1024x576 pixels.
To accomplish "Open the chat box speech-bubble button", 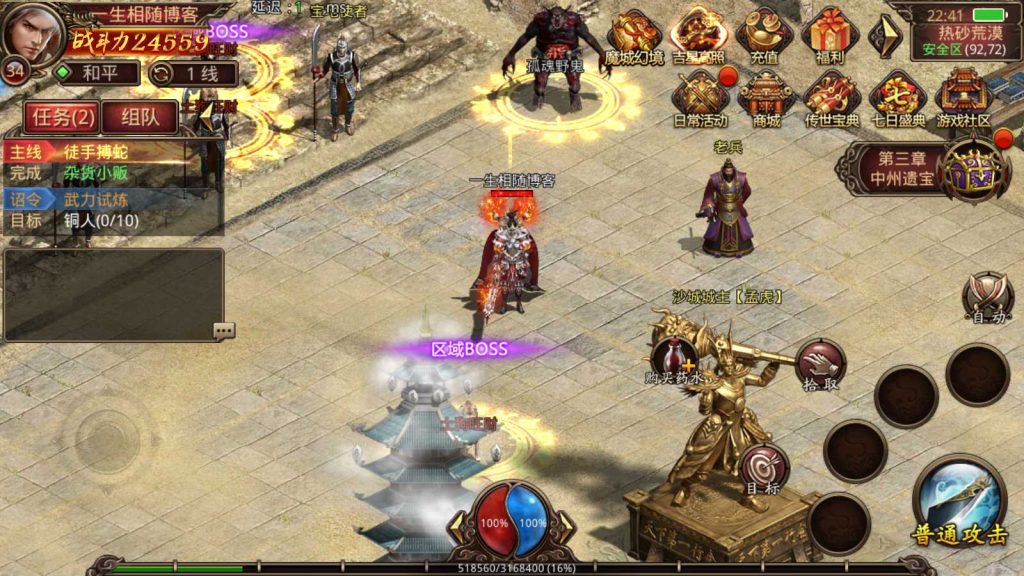I will point(224,330).
